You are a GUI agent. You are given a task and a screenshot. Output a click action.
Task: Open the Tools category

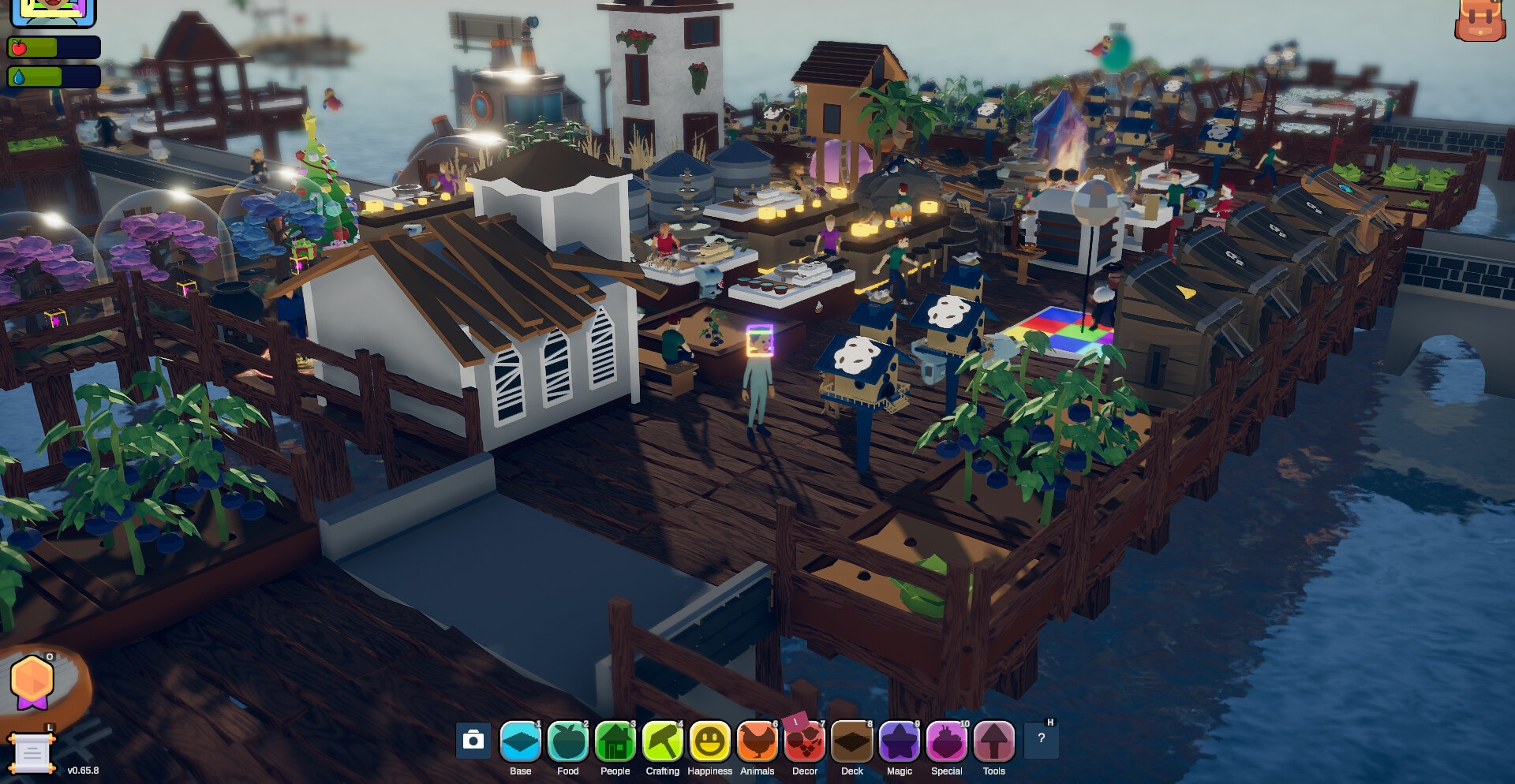coord(994,742)
